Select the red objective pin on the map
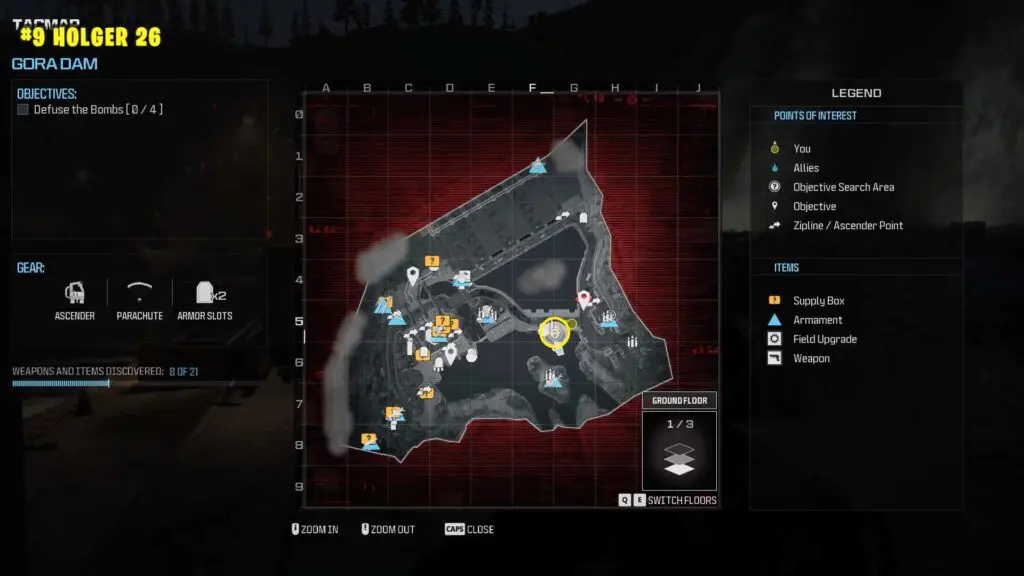 pos(584,298)
